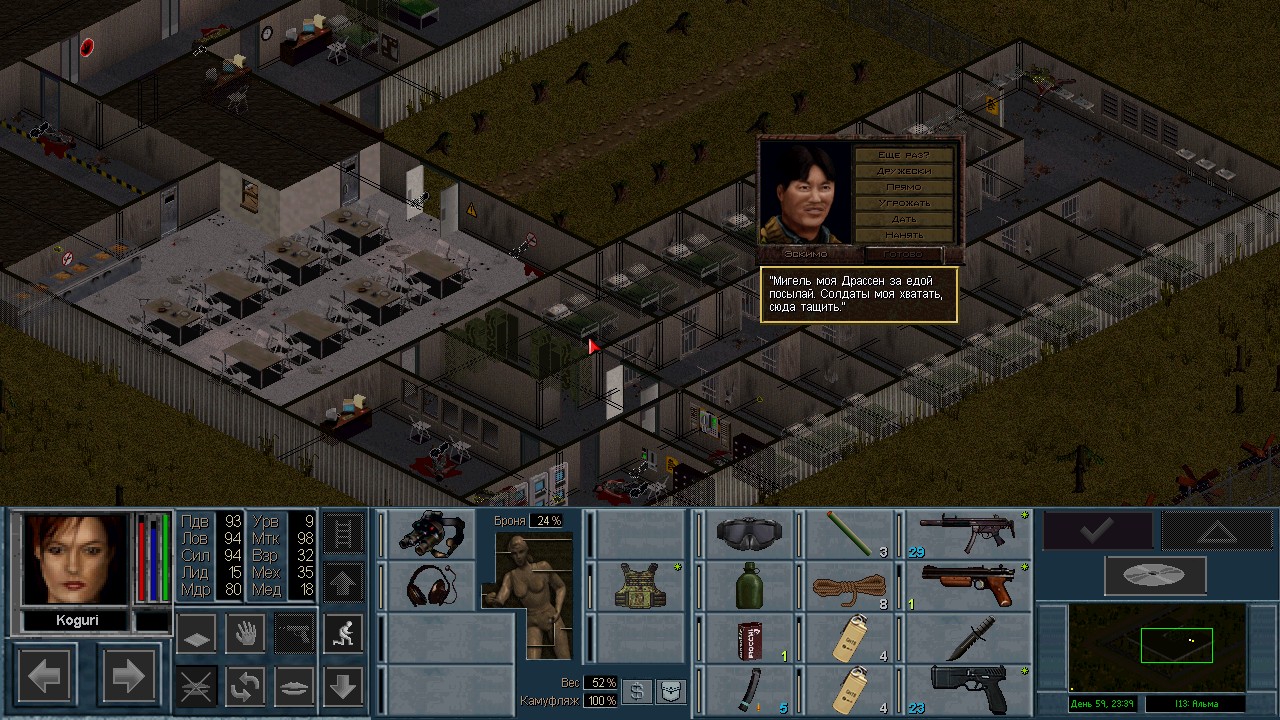Ask again with "Еще раз?"

pyautogui.click(x=904, y=155)
